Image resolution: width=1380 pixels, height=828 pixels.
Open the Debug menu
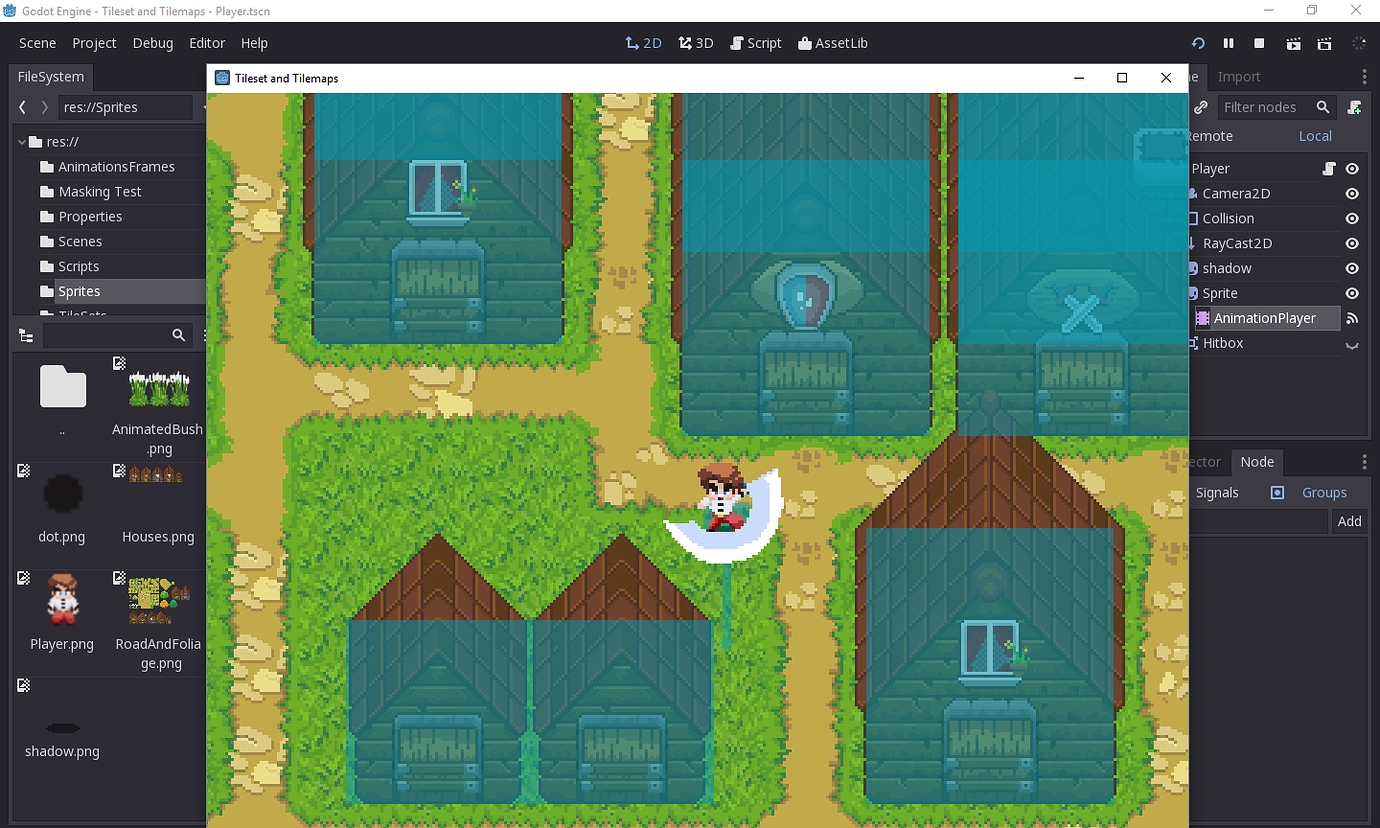pos(152,43)
